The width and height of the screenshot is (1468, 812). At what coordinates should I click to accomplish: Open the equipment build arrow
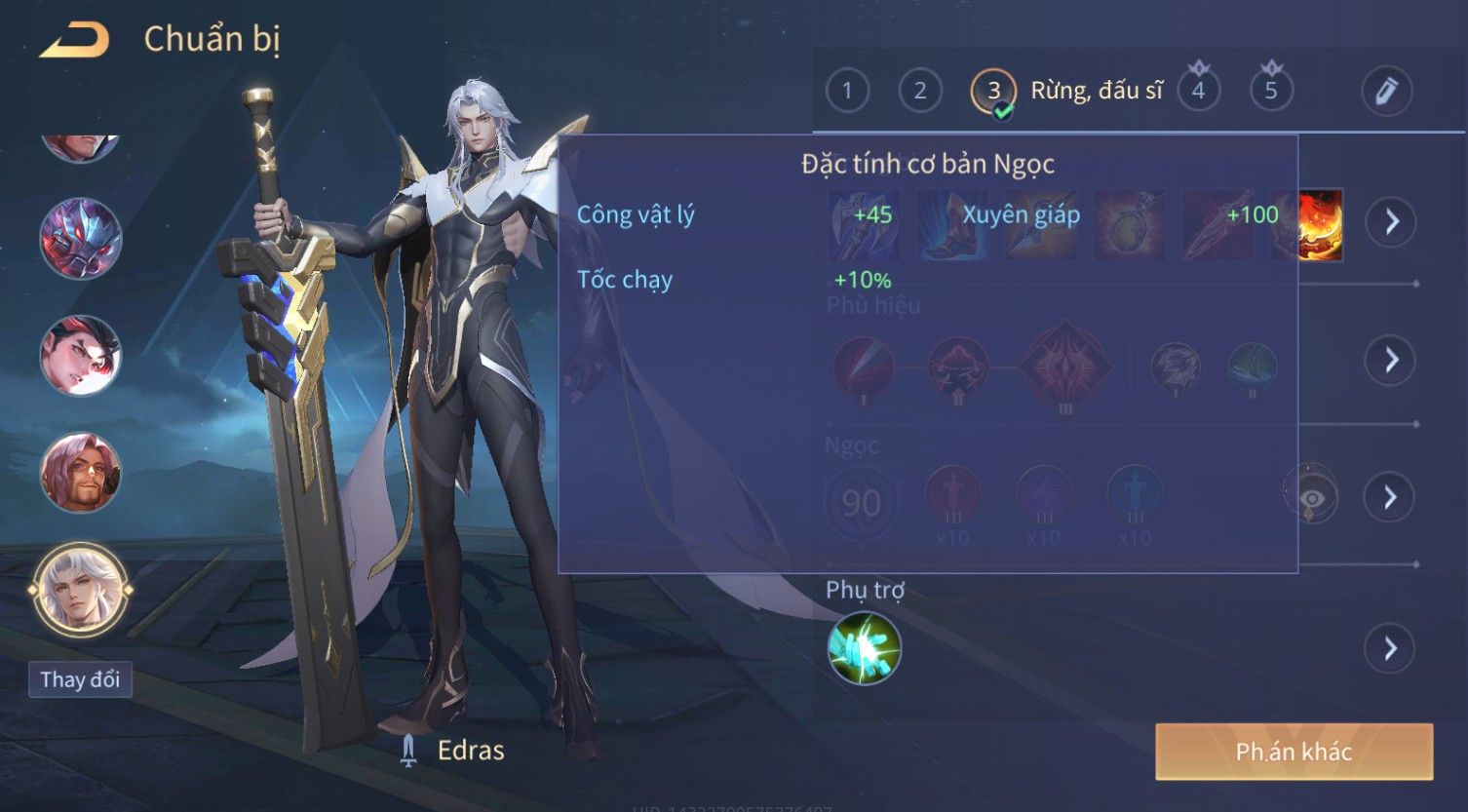pos(1390,222)
